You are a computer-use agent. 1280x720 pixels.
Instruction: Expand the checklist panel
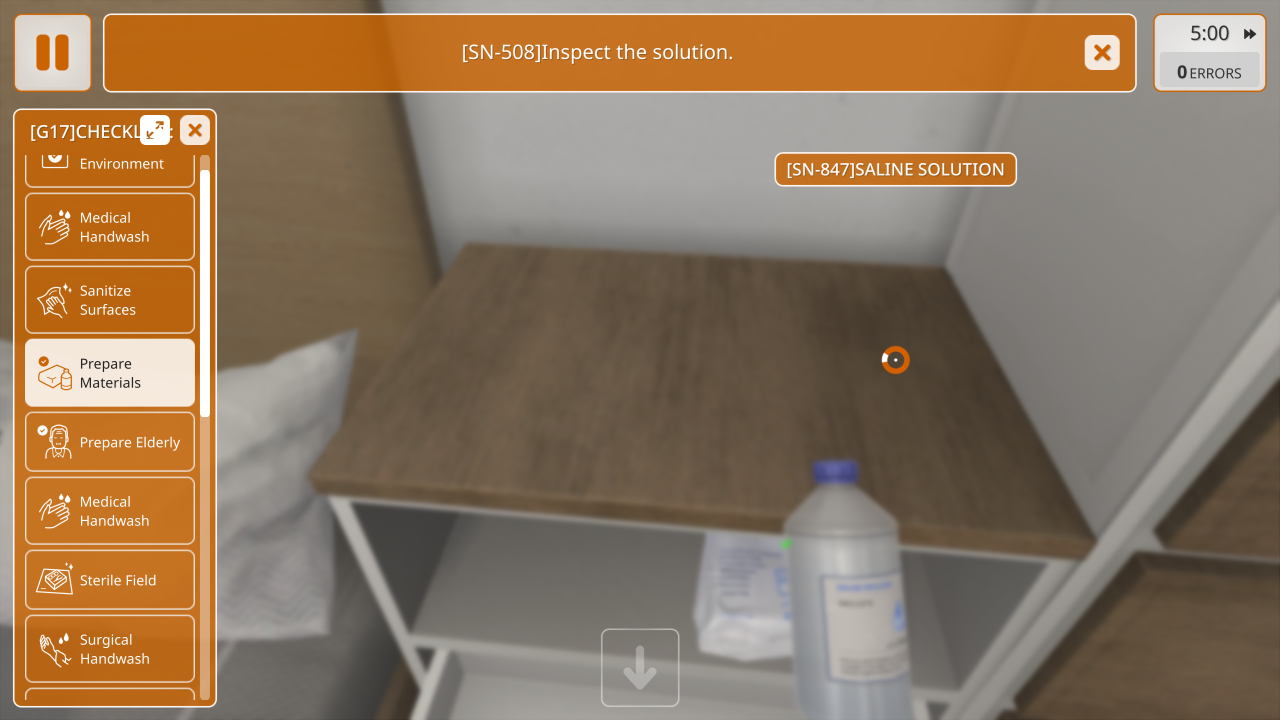(155, 130)
